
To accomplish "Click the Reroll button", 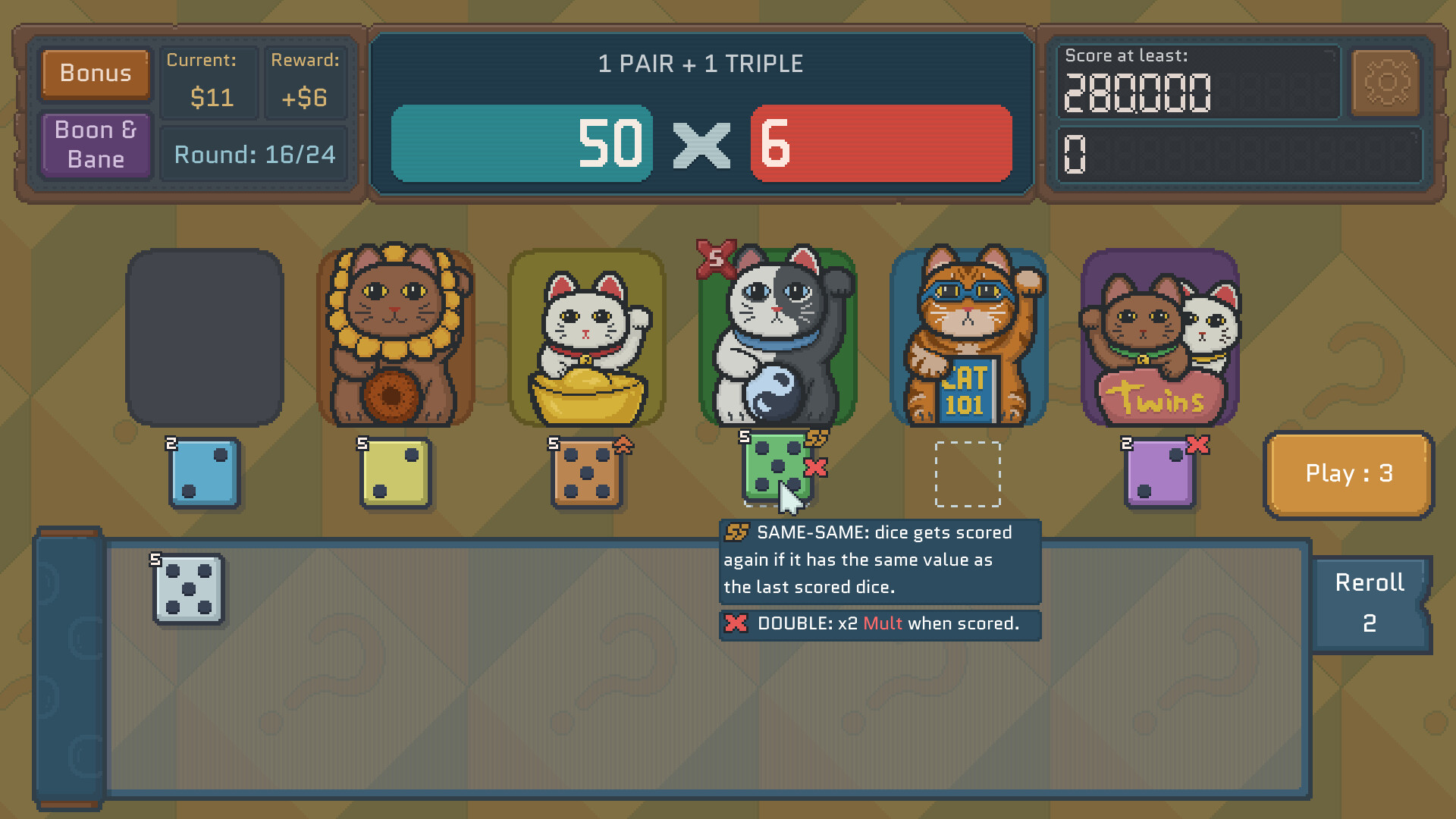I will point(1370,603).
